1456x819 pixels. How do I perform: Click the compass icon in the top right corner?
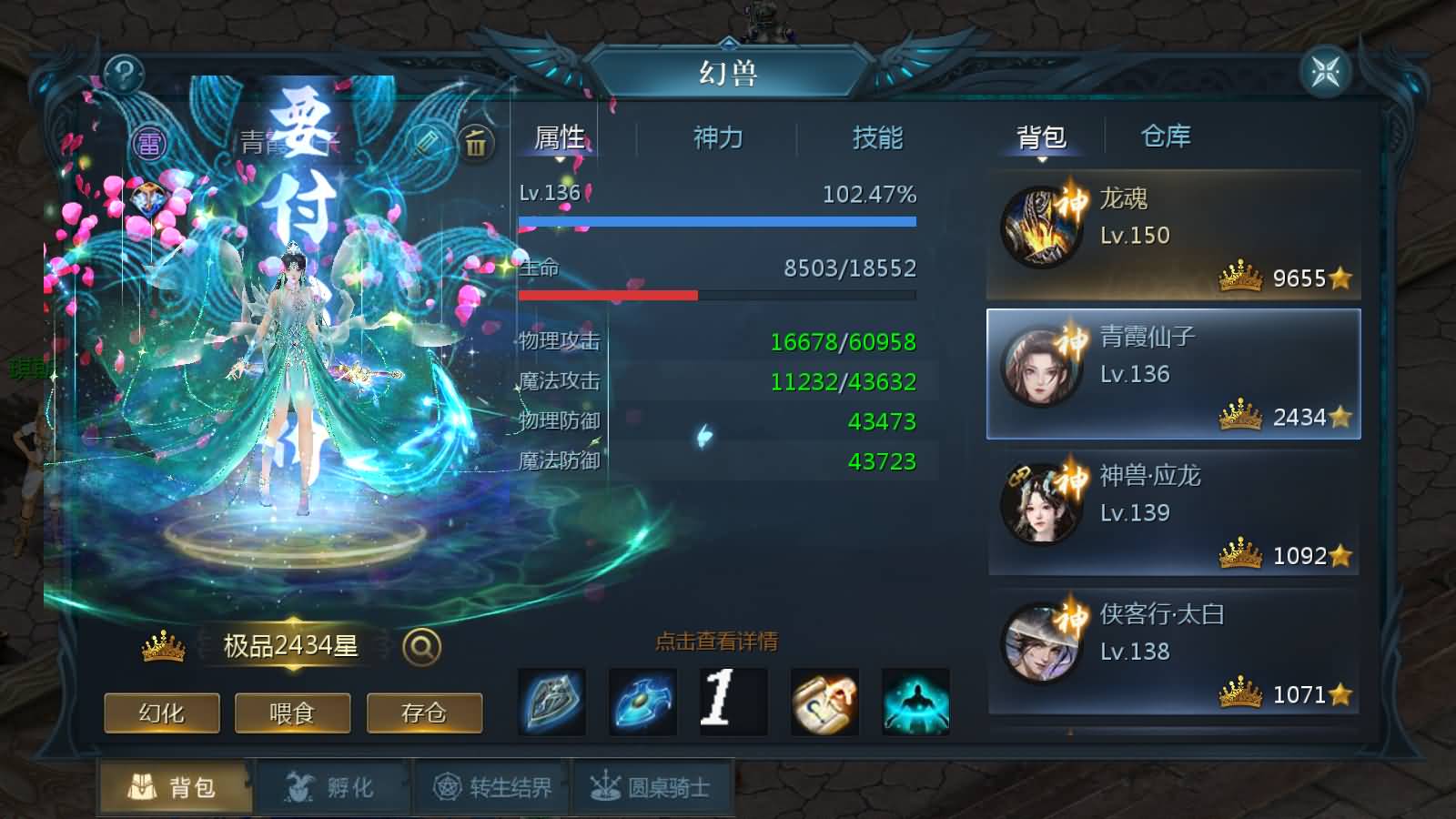(1324, 72)
